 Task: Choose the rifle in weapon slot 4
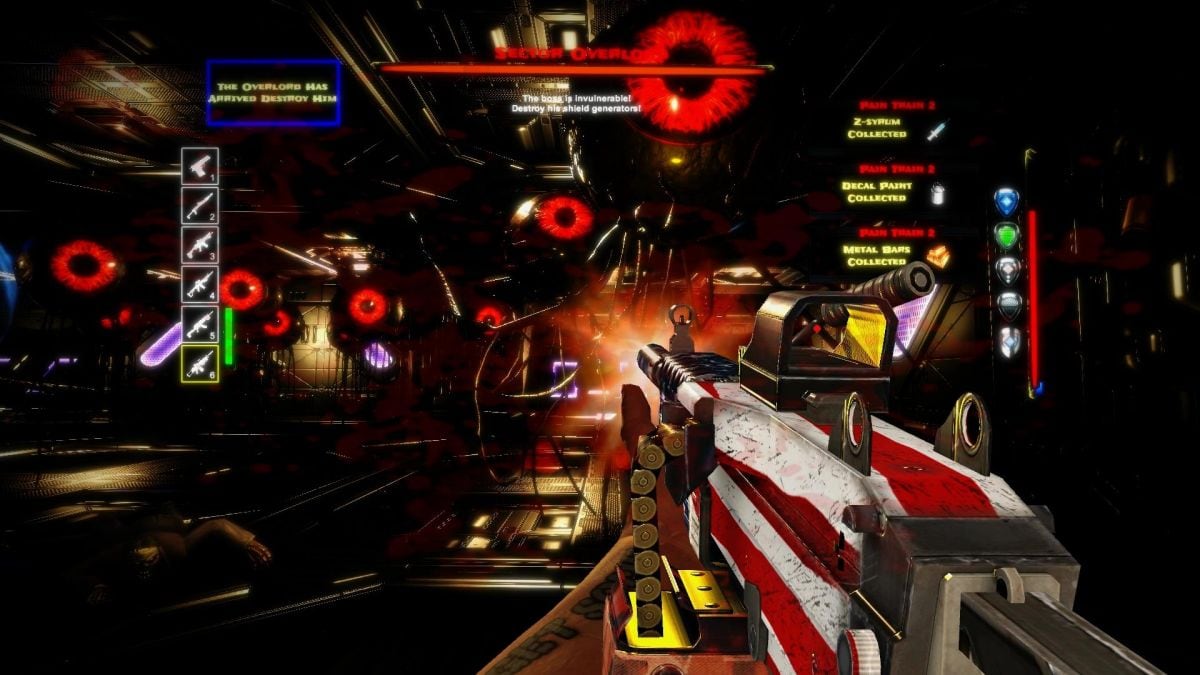[x=199, y=284]
